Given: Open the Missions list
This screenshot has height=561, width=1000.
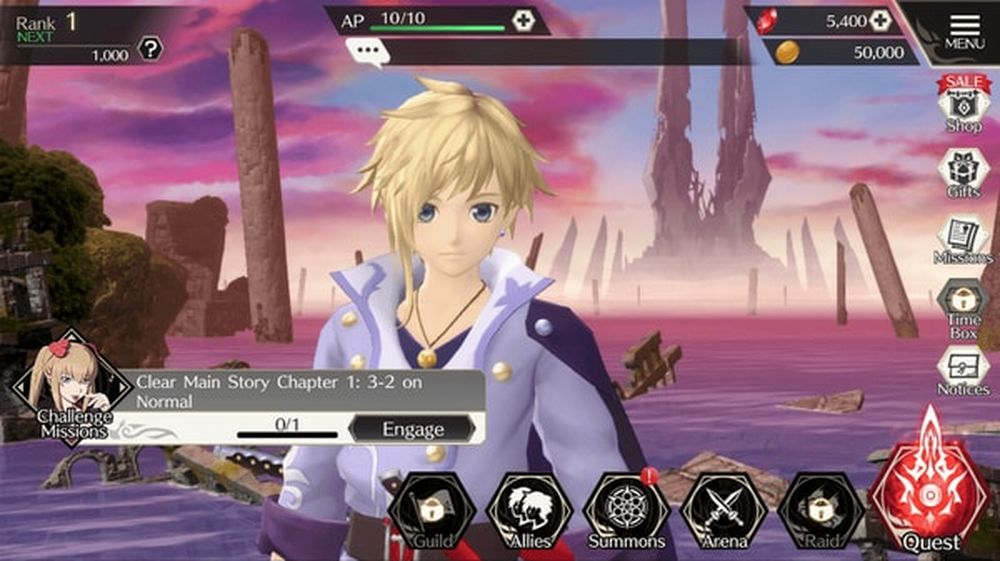Looking at the screenshot, I should point(963,240).
